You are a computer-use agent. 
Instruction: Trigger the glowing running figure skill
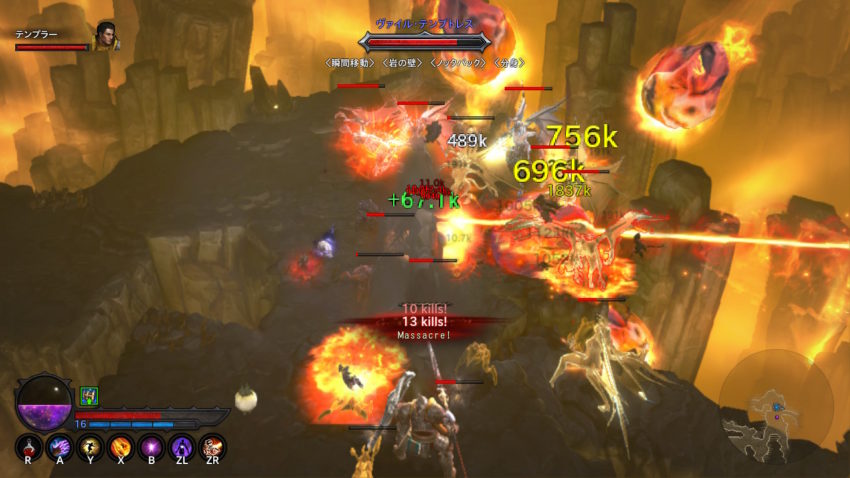pos(91,446)
